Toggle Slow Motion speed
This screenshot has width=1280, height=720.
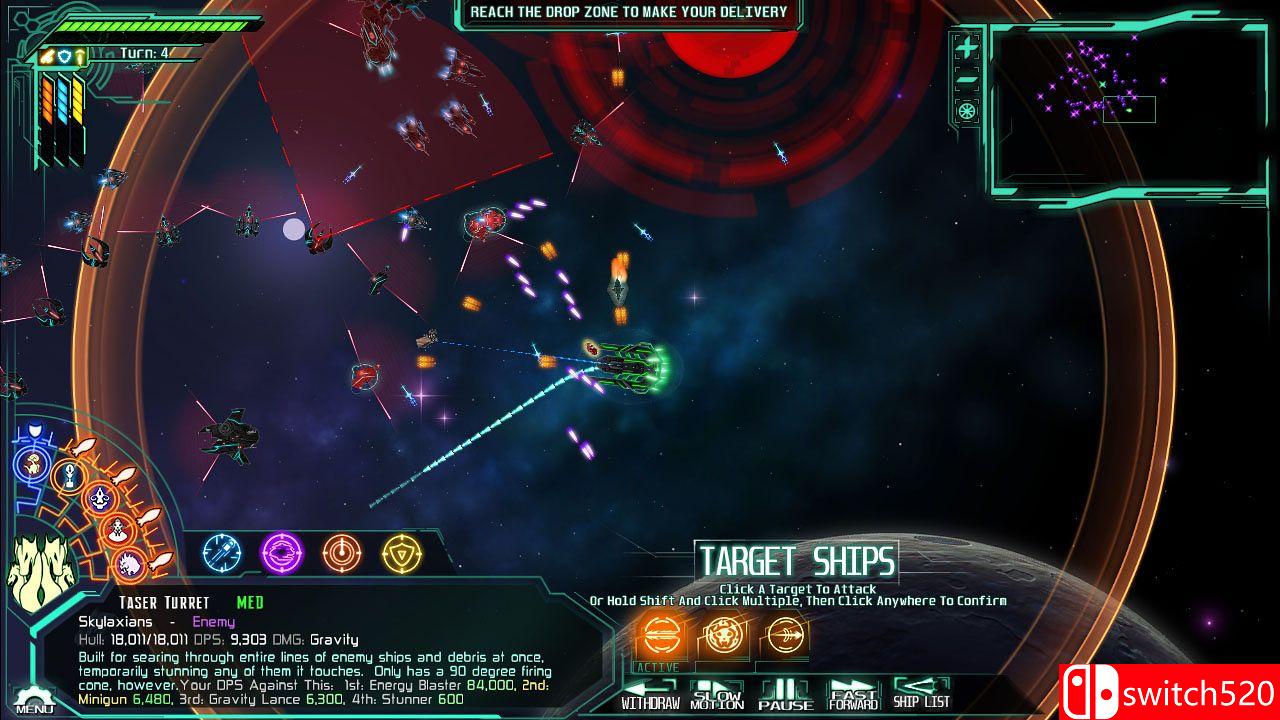coord(717,695)
